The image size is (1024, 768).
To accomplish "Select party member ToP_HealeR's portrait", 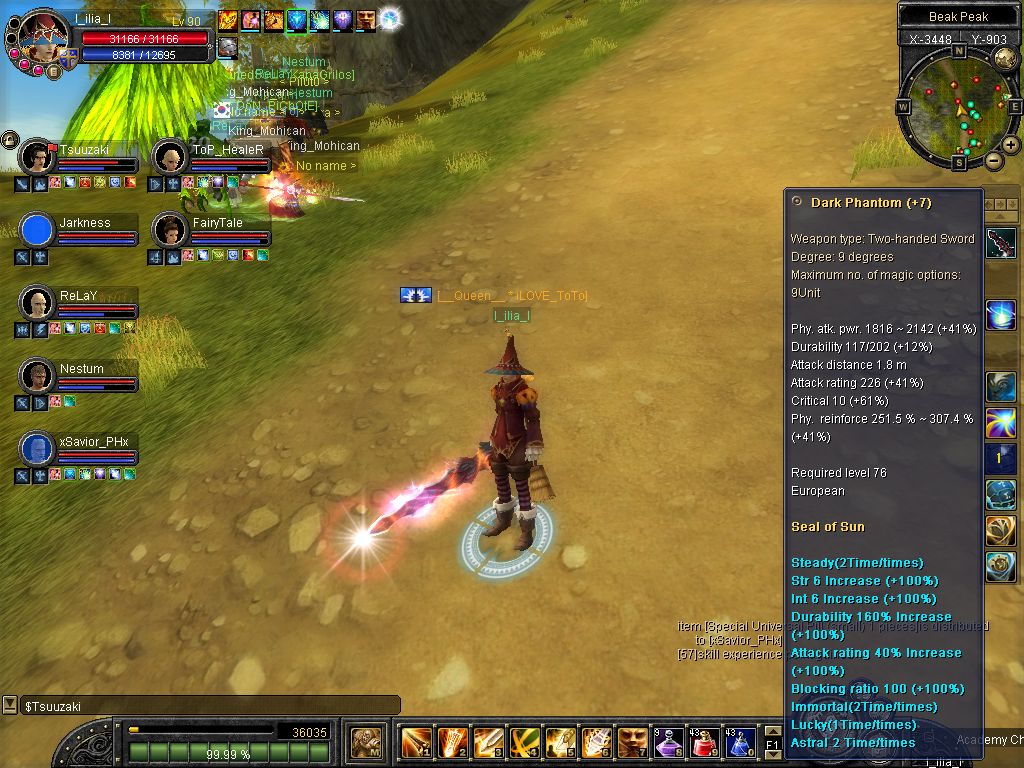I will [x=169, y=158].
